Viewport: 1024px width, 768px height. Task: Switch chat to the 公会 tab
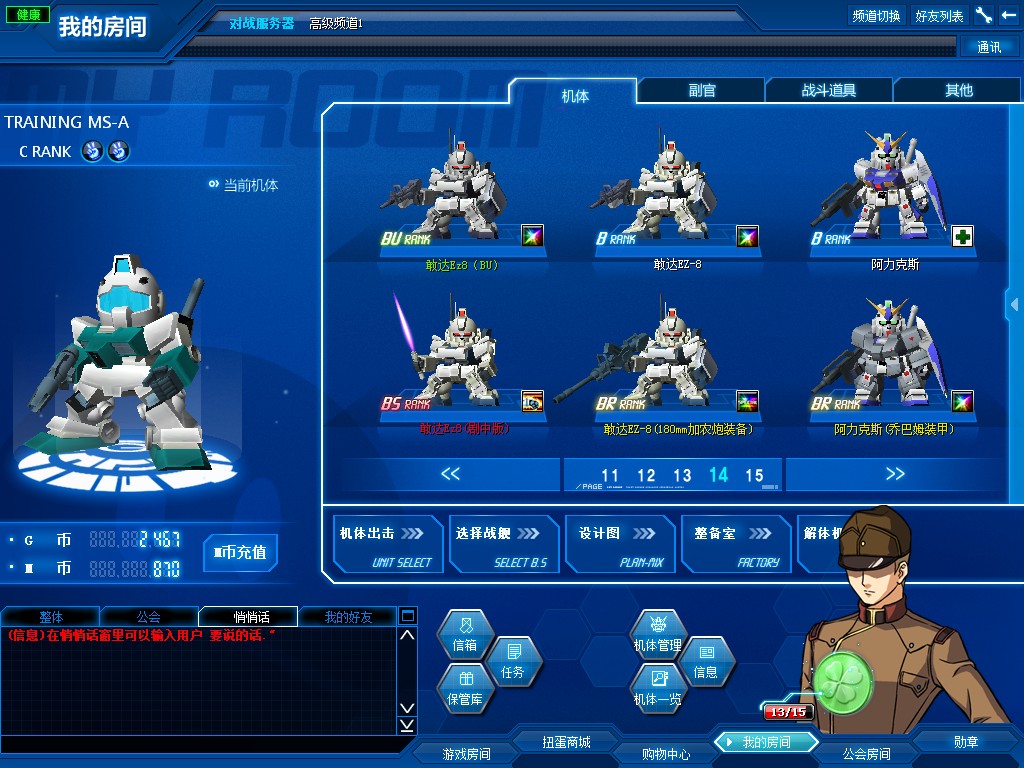[149, 617]
